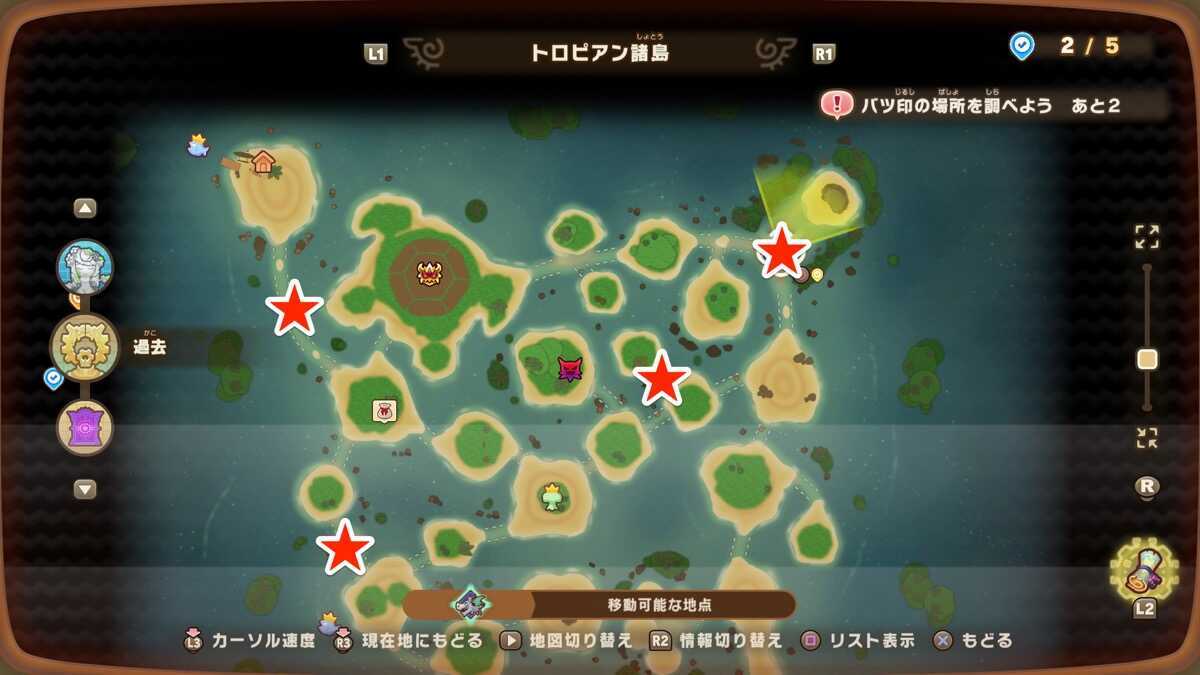Click the yellow highlighted island marker
Viewport: 1200px width, 675px height.
point(830,199)
